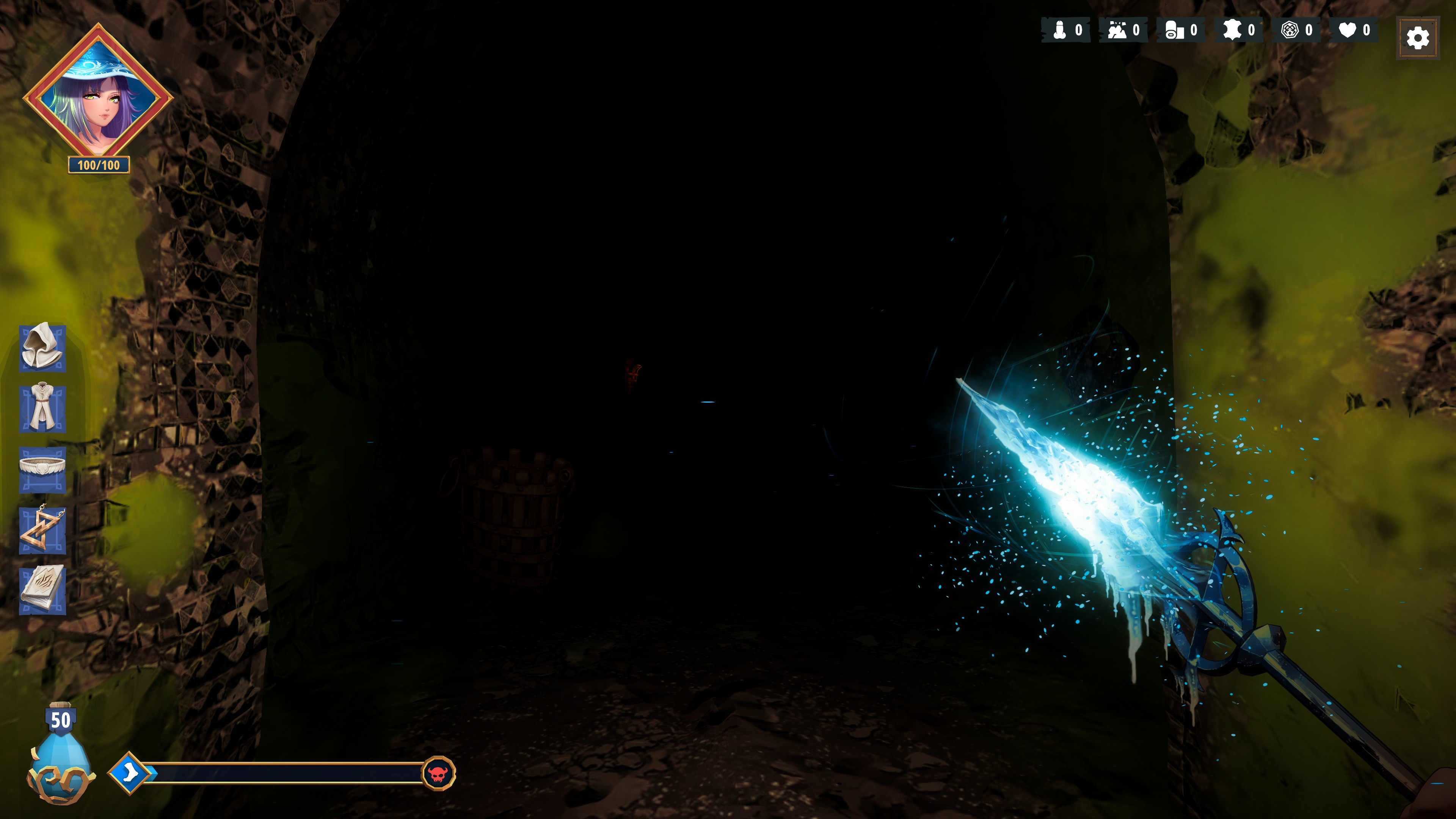Choose the white belt equipment slot

coord(42,469)
